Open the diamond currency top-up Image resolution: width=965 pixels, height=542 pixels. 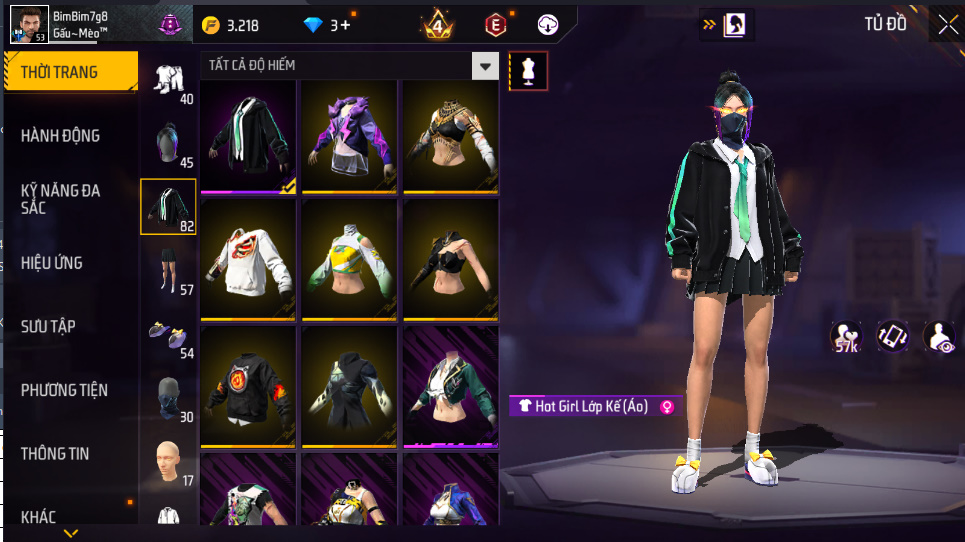tap(327, 25)
